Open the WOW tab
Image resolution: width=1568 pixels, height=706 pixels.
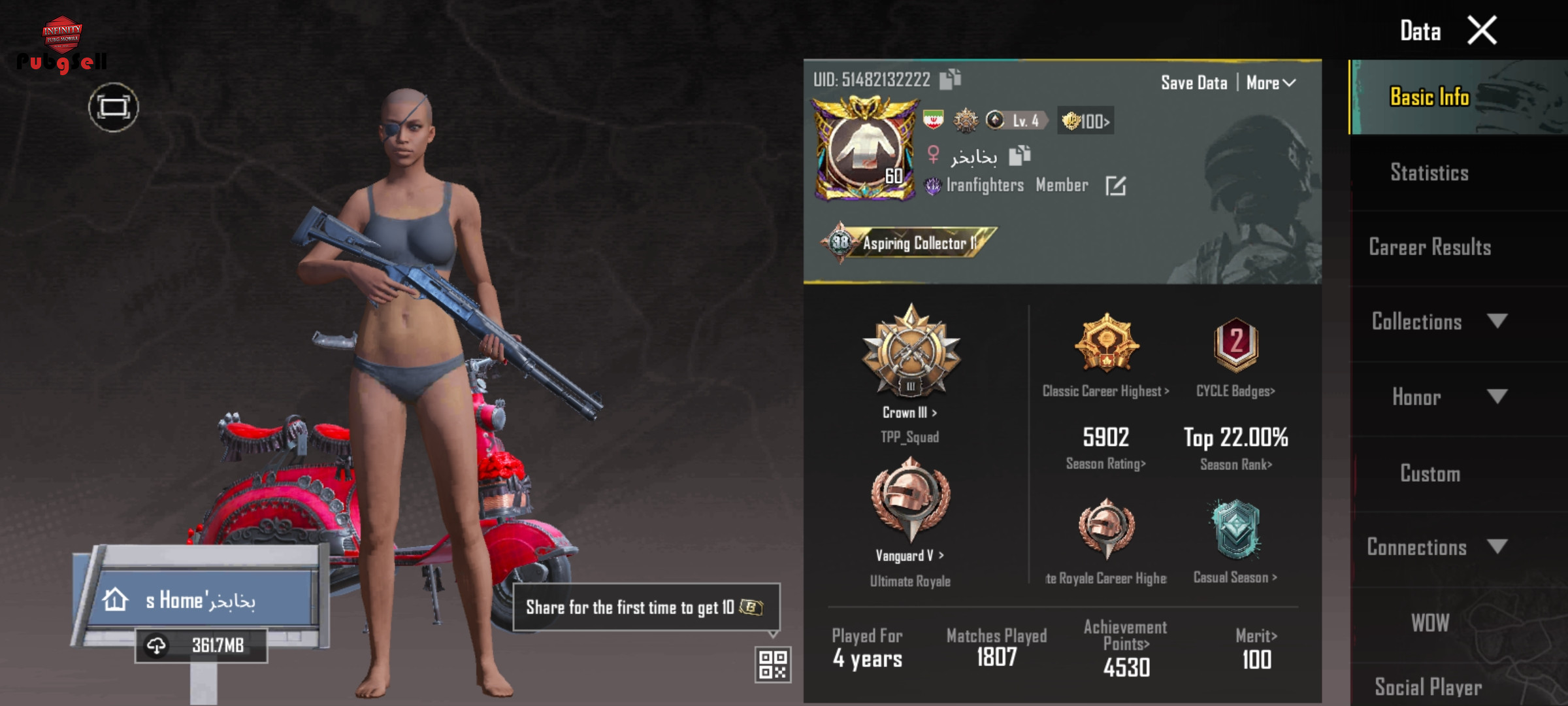pyautogui.click(x=1429, y=623)
